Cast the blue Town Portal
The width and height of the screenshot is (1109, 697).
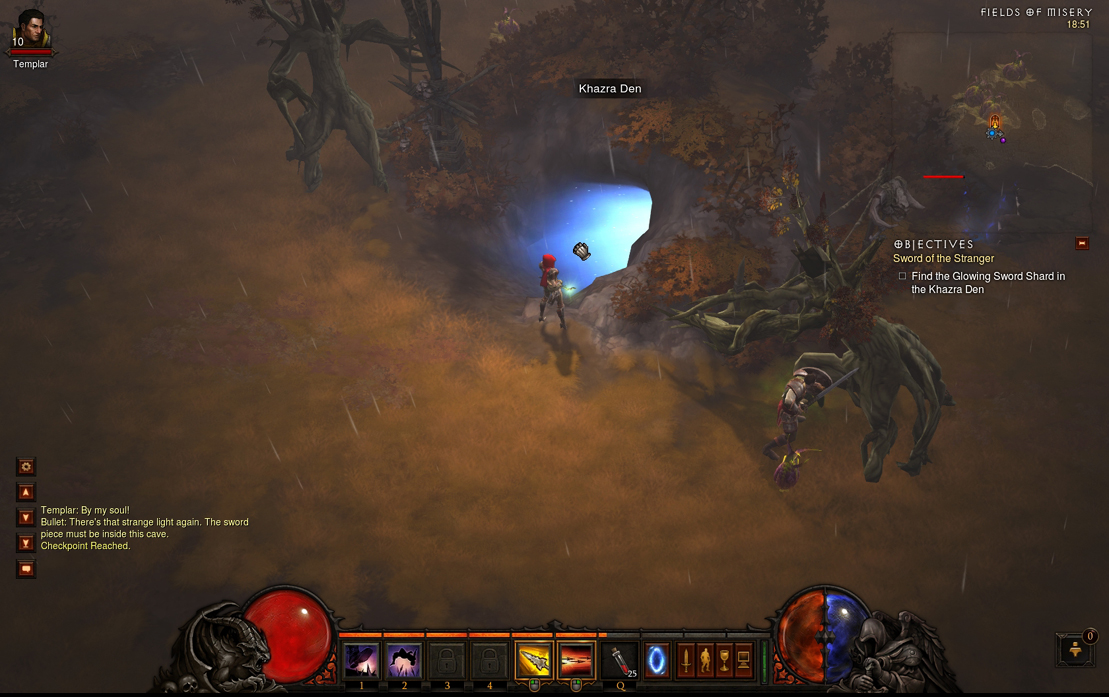[x=656, y=661]
